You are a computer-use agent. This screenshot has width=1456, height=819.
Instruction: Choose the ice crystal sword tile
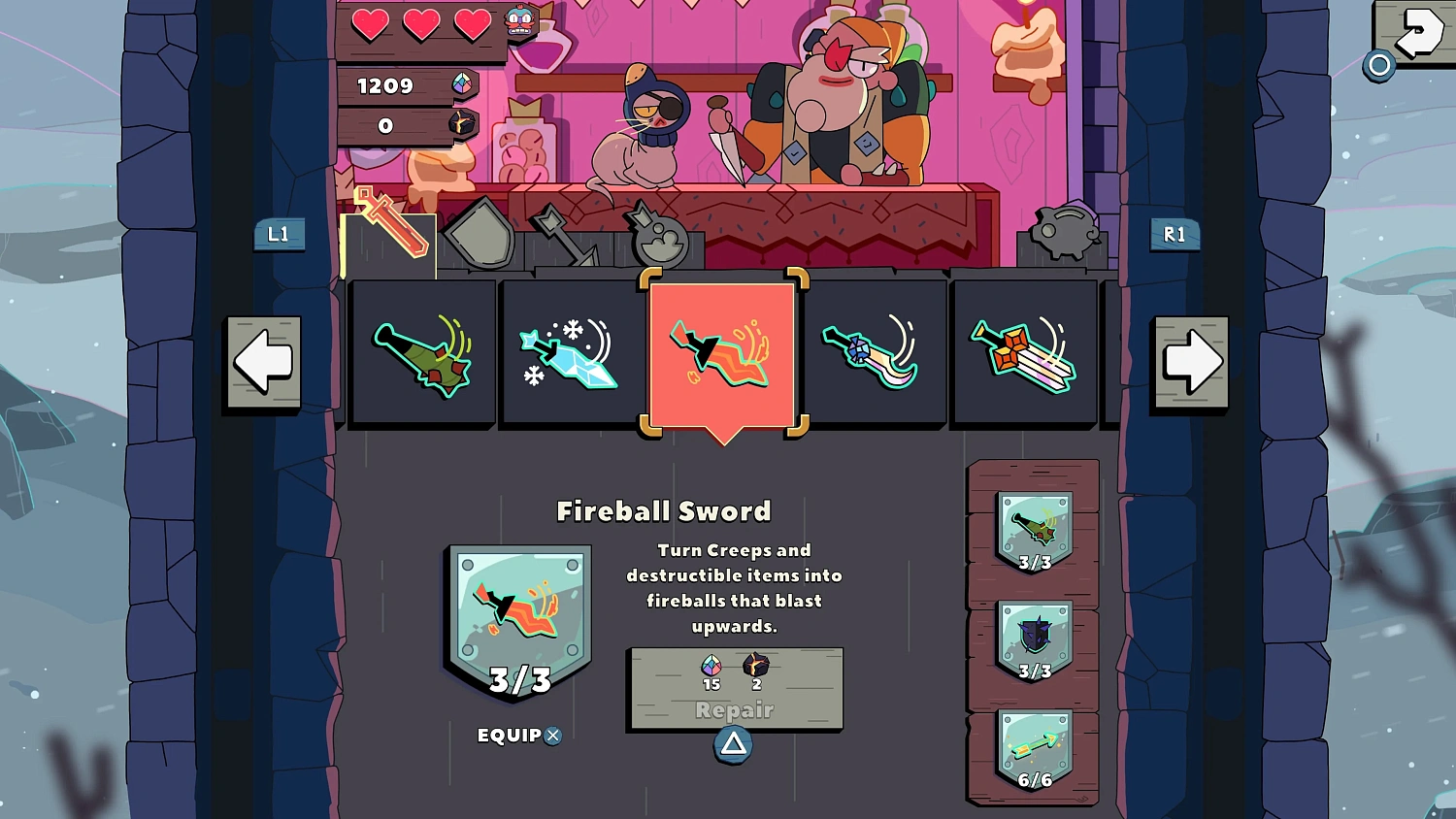(x=573, y=354)
